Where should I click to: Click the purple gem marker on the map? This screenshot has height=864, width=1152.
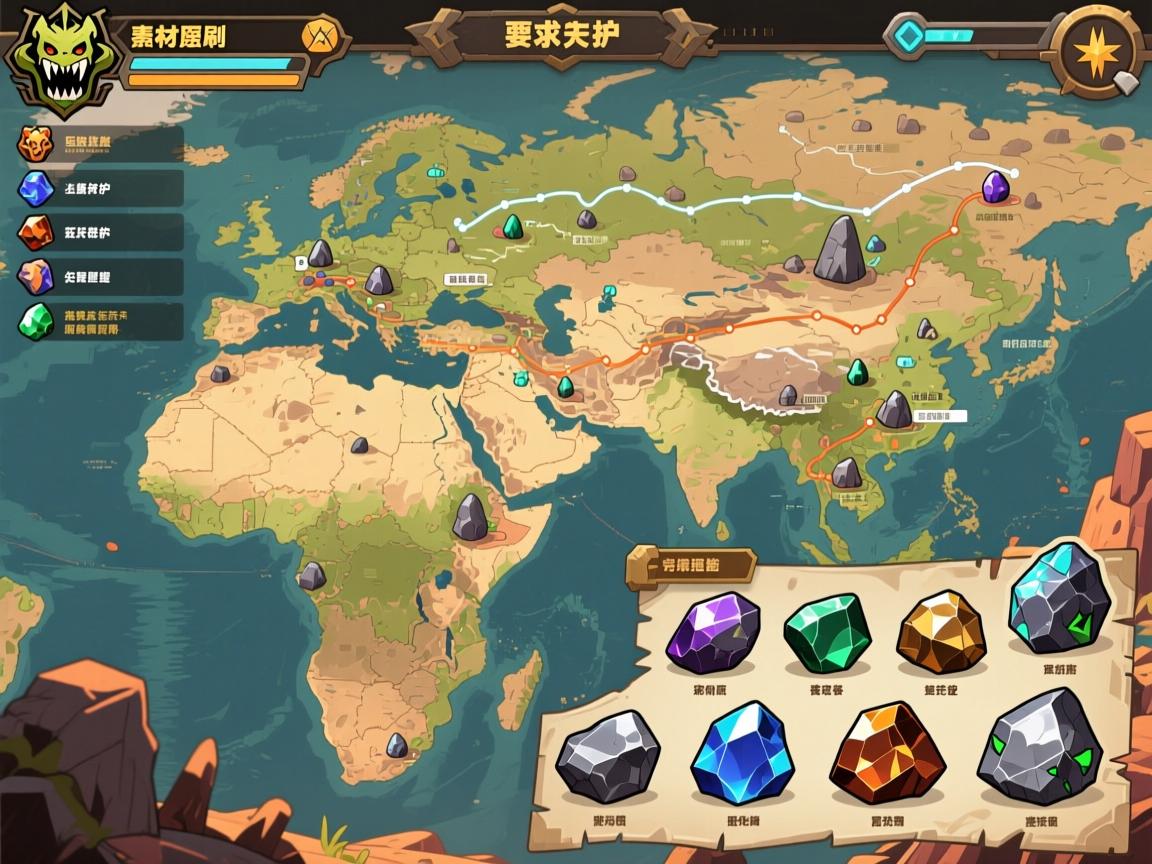995,187
